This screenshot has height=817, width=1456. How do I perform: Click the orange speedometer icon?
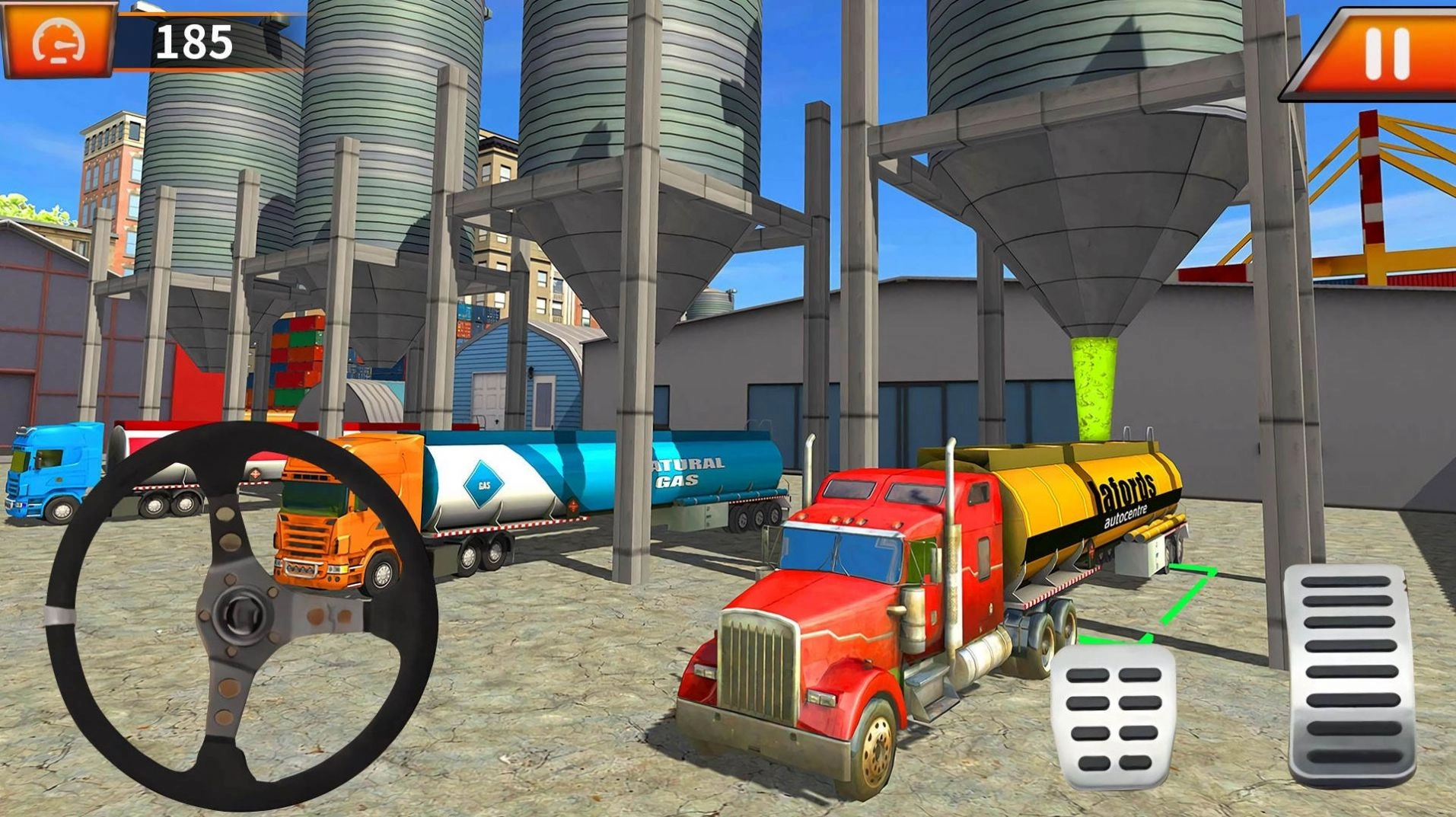[x=59, y=40]
